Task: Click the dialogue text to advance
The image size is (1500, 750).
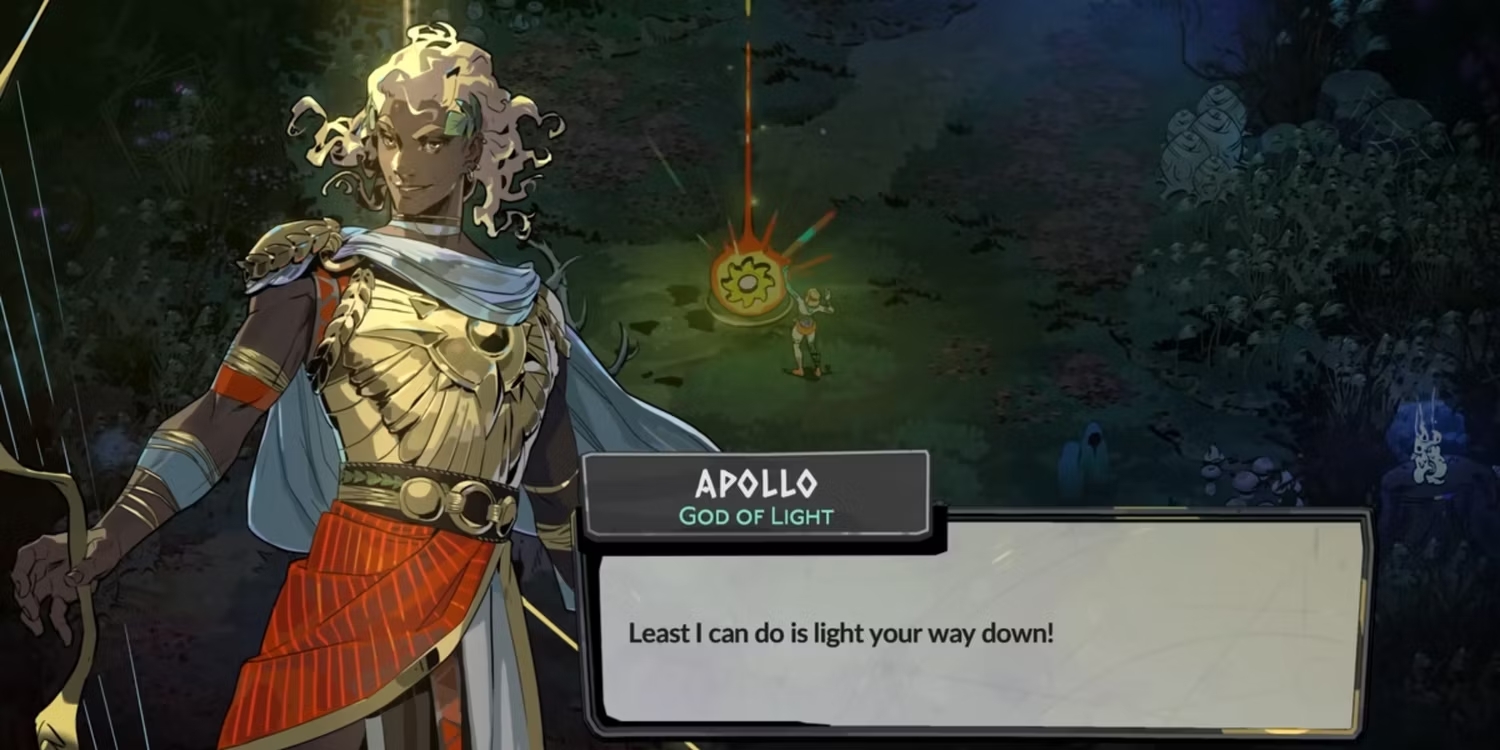Action: coord(840,634)
